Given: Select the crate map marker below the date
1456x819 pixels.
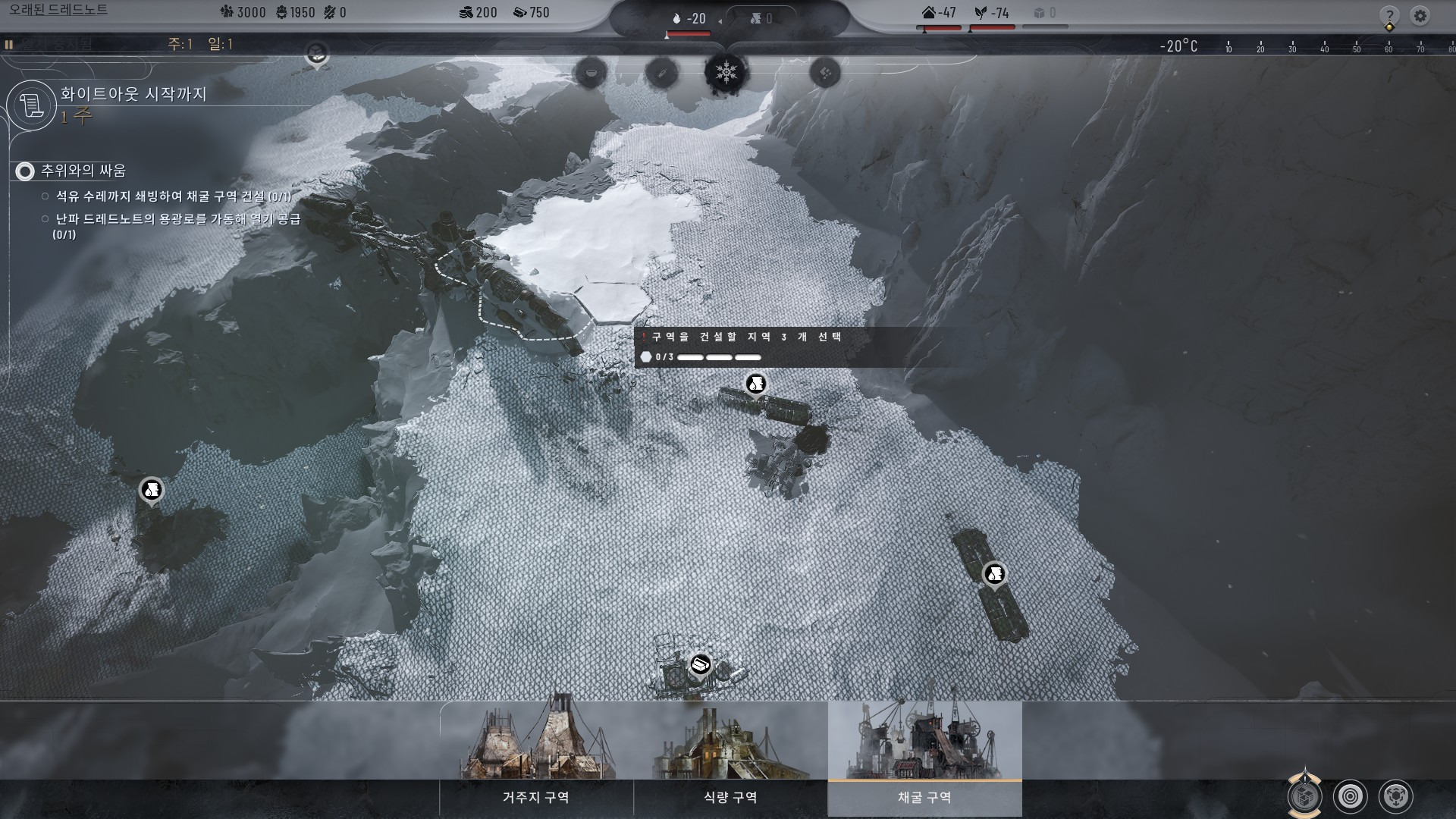Looking at the screenshot, I should [316, 53].
